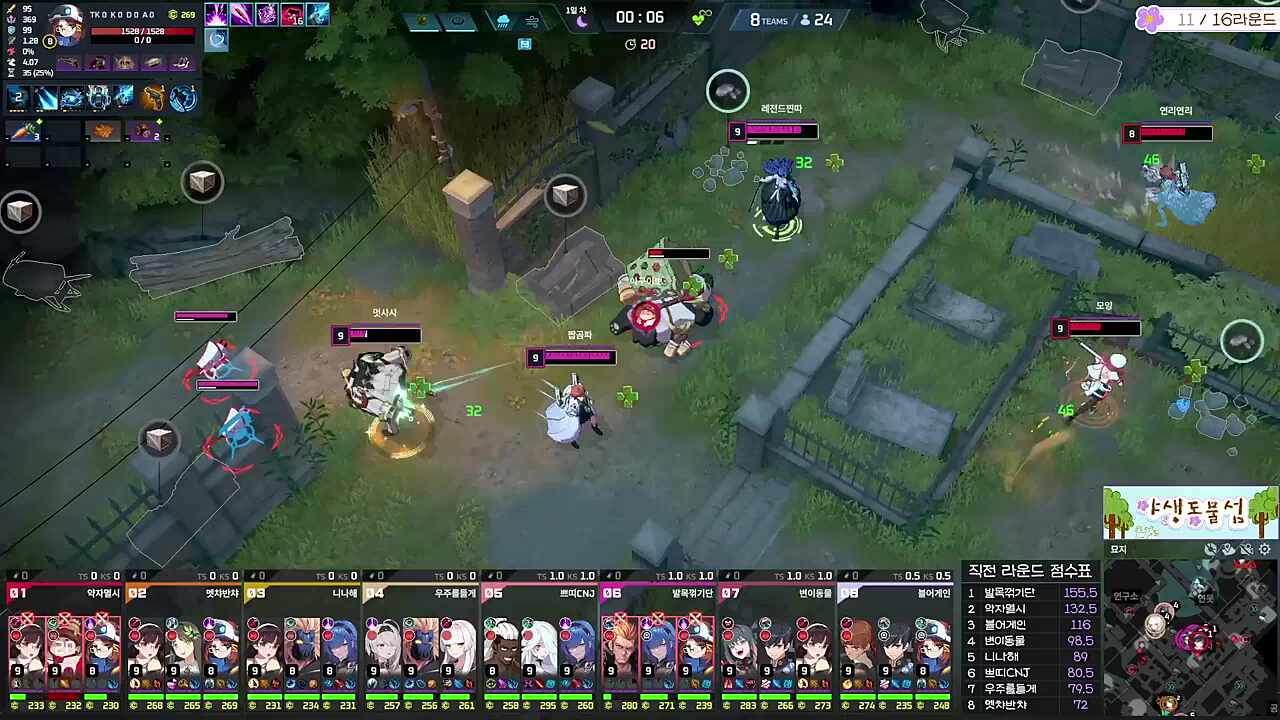
Task: Click the rain weather forecast icon
Action: click(503, 21)
